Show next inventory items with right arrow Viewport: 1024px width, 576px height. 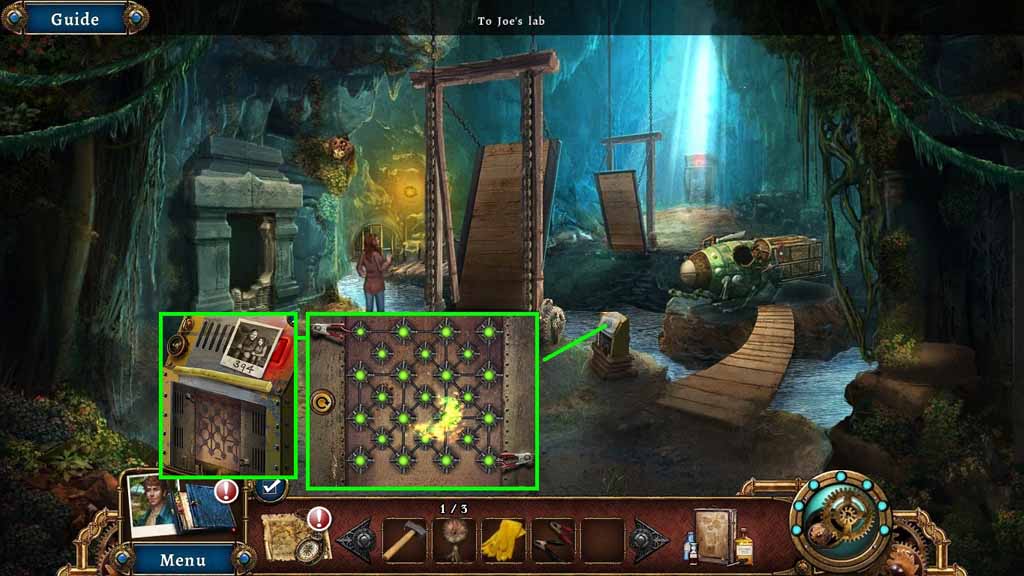(650, 540)
